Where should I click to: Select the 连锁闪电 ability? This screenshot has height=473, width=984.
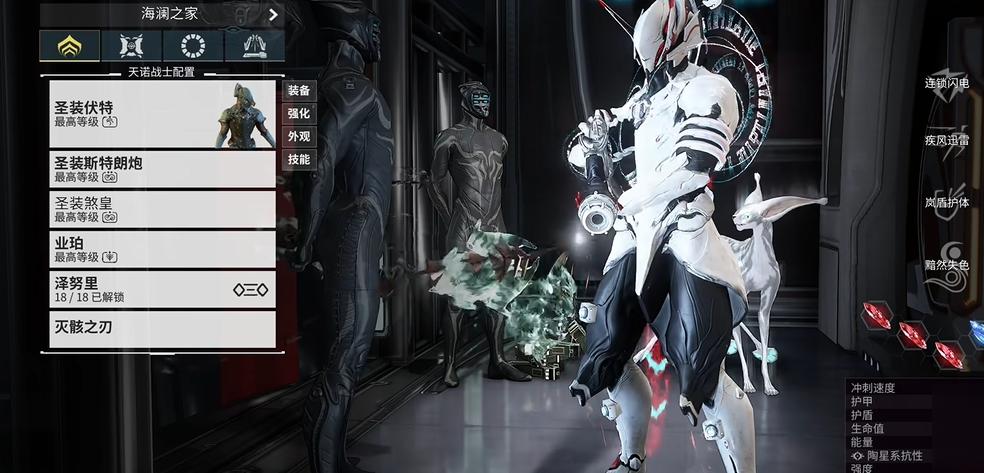point(946,83)
